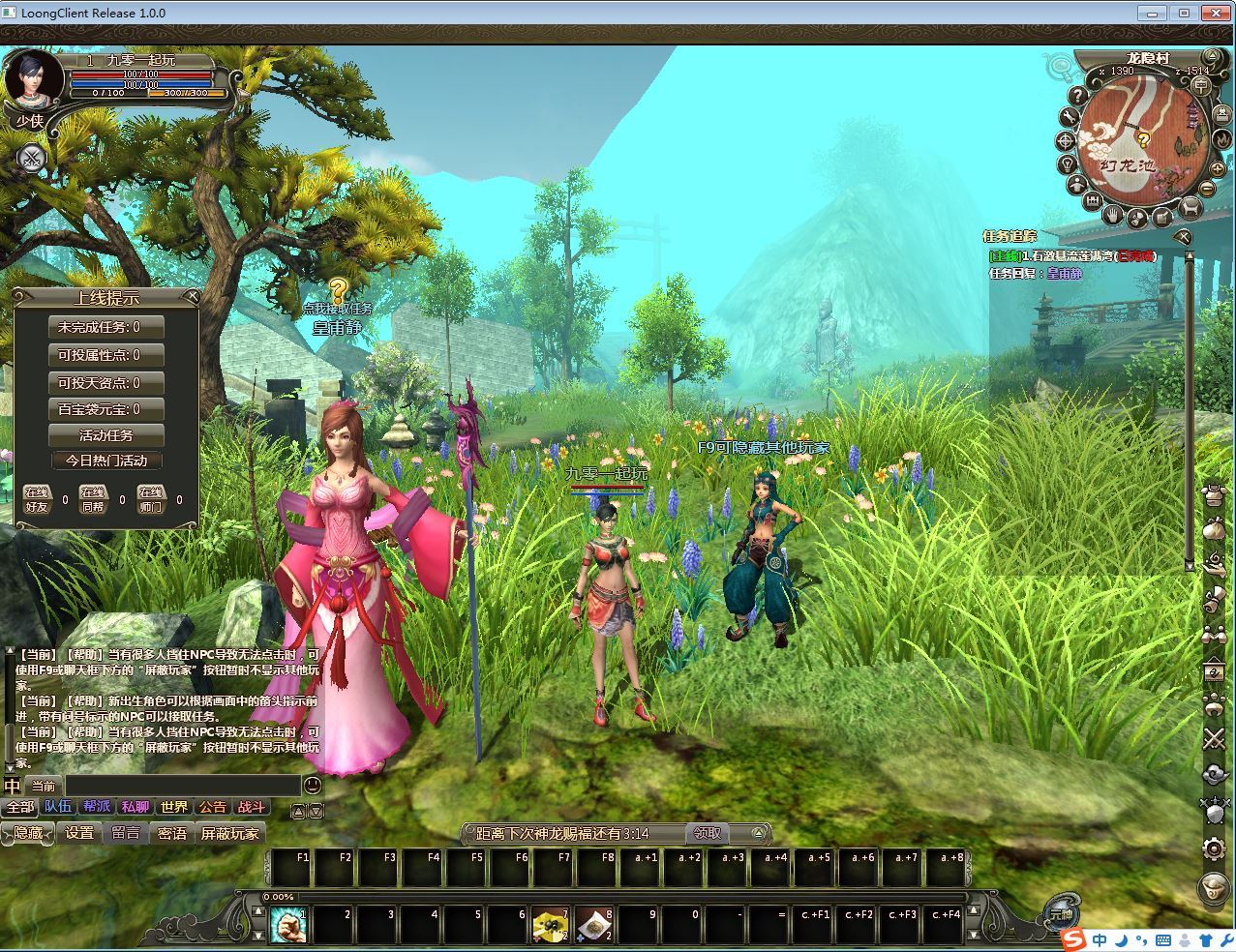Click the 皇甫静 quest tracker link
Image resolution: width=1236 pixels, height=952 pixels.
point(1063,273)
